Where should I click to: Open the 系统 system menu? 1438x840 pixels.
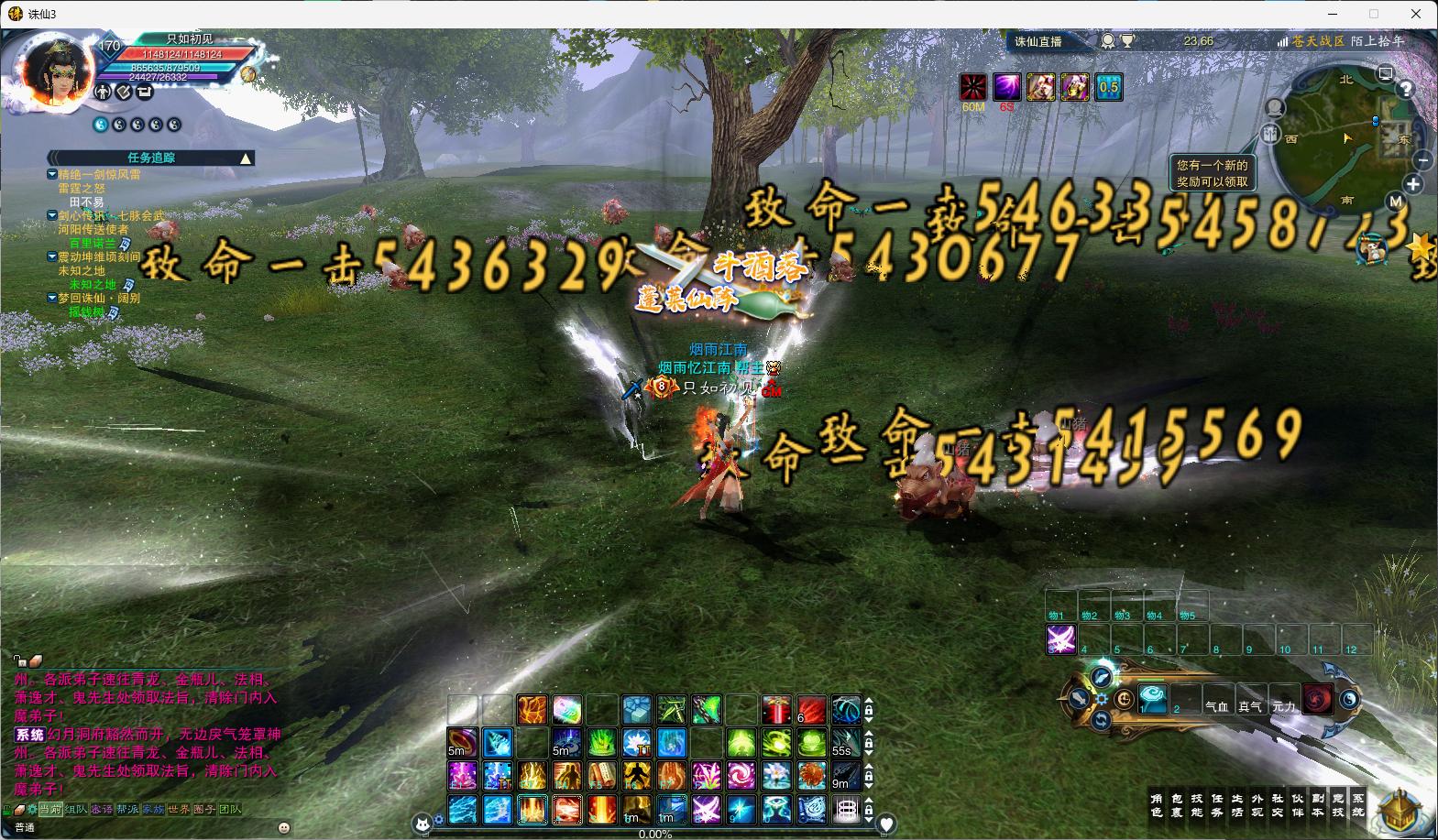coord(1358,805)
